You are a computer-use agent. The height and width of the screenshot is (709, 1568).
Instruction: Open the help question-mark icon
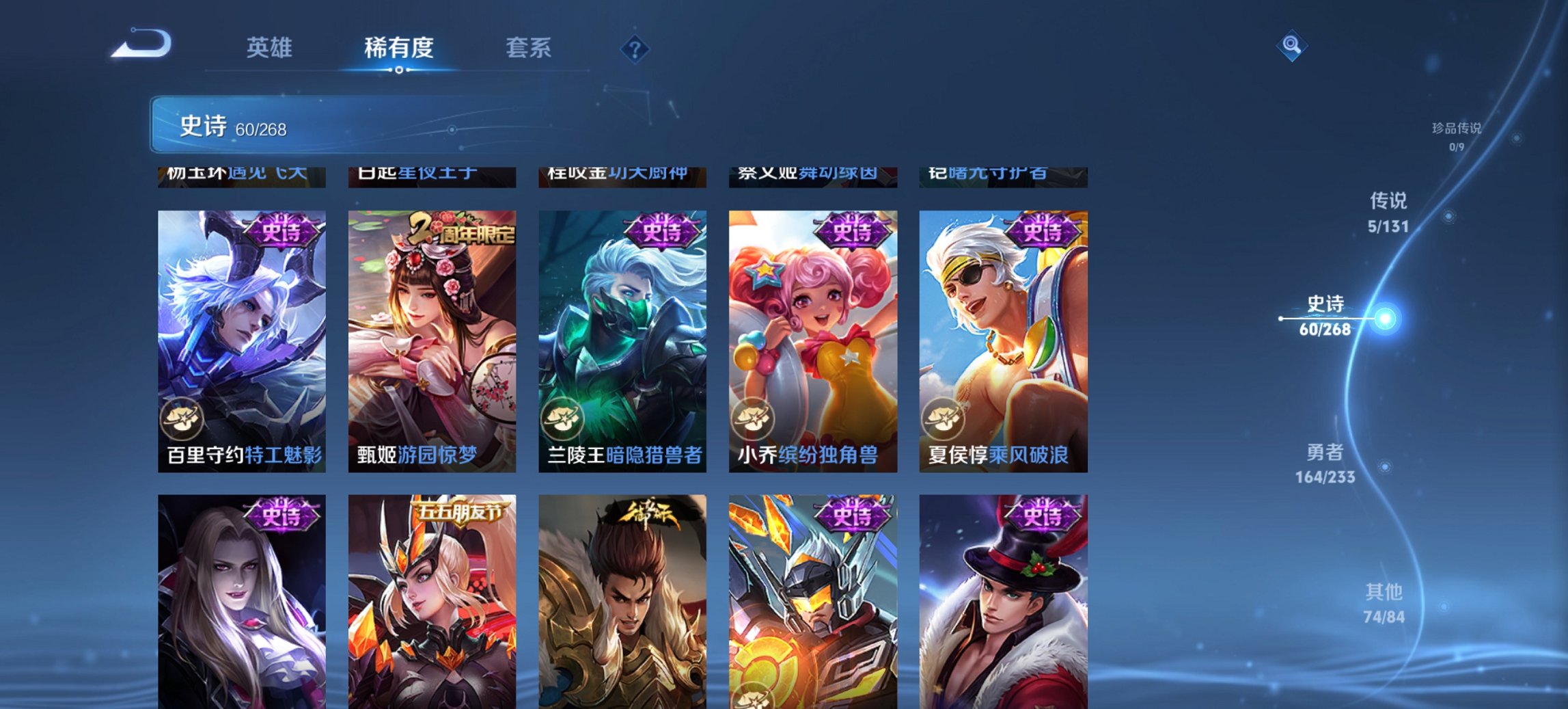point(635,49)
